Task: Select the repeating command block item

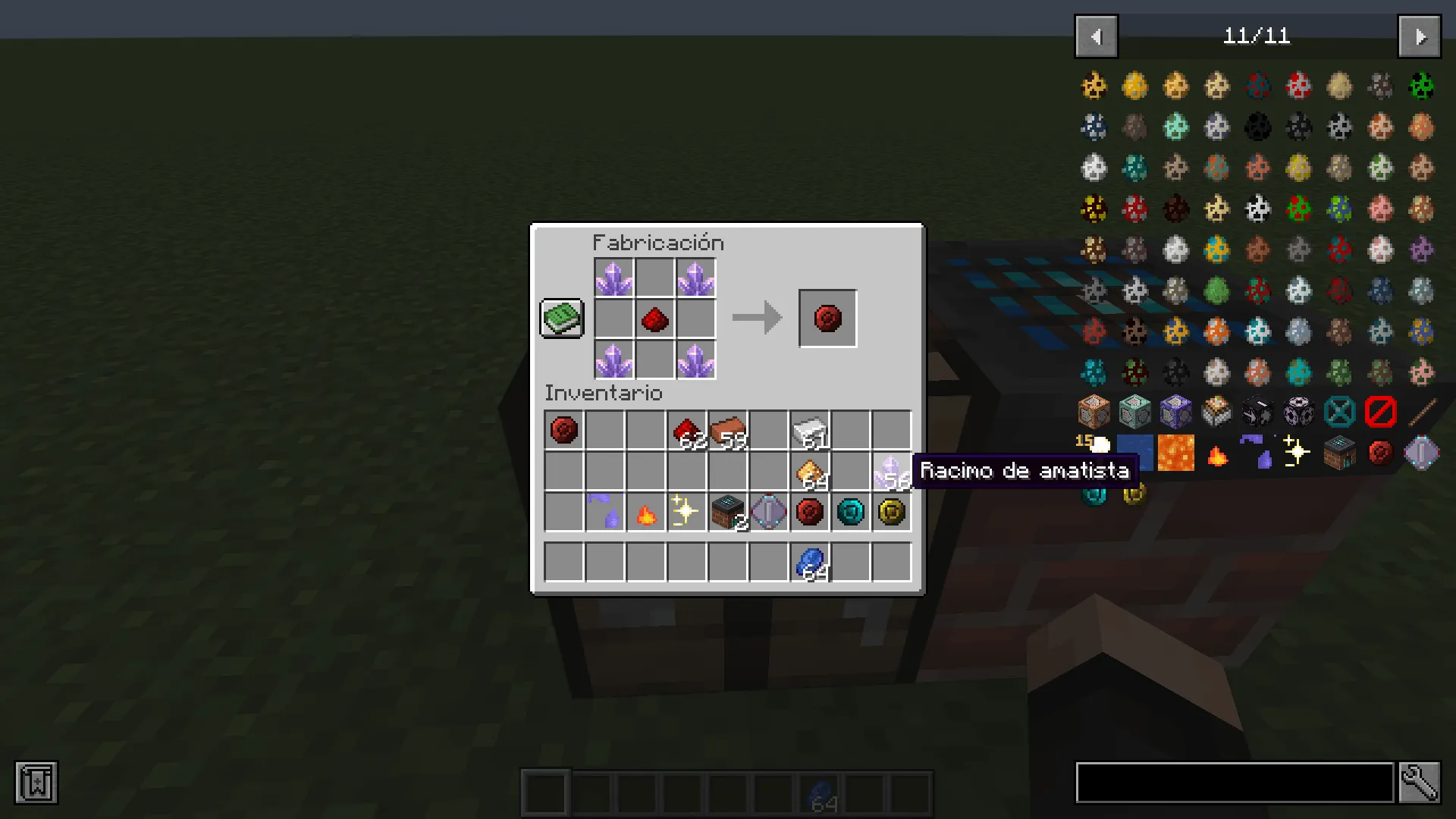Action: click(x=1175, y=412)
